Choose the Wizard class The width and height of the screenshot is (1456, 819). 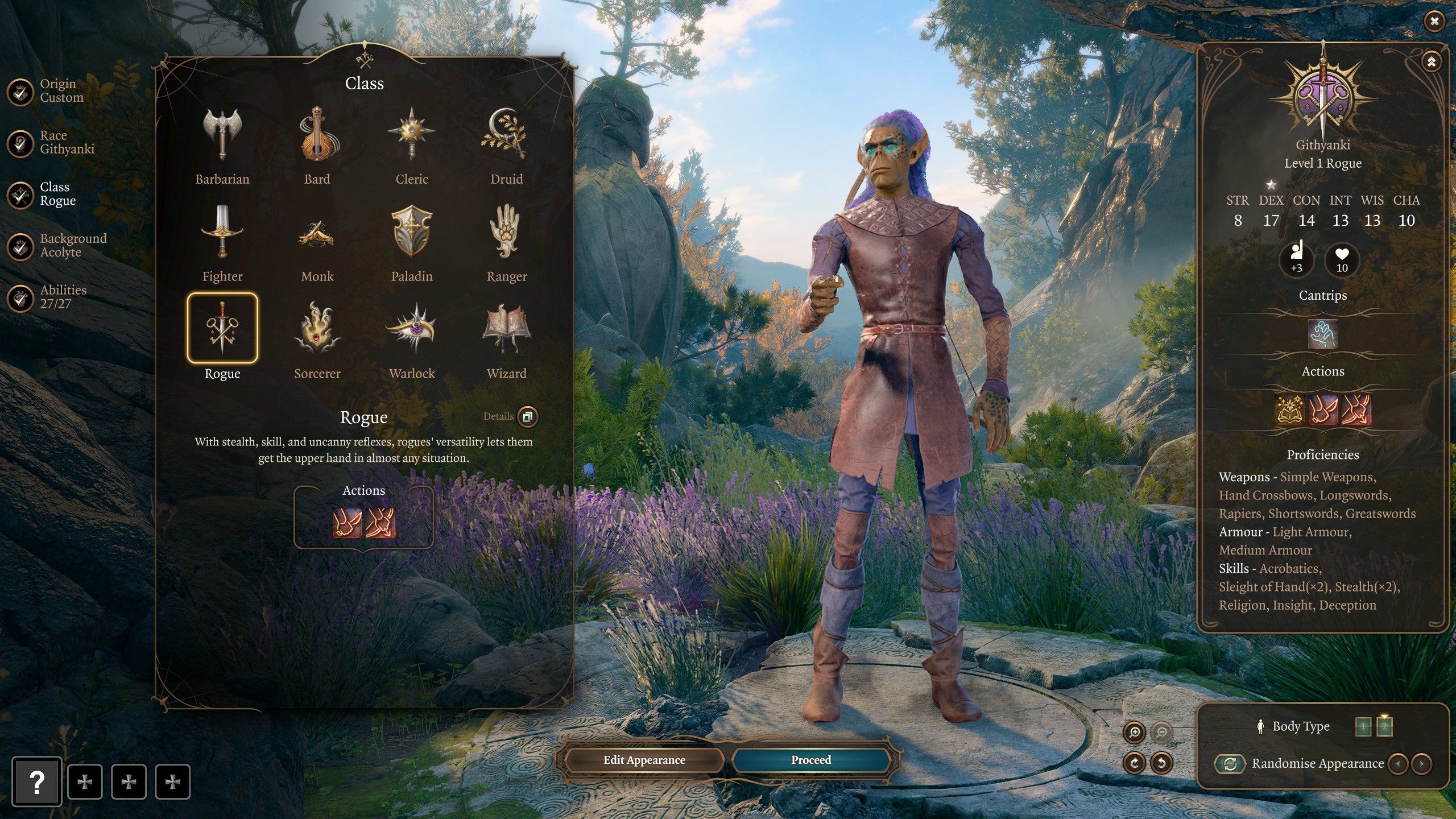506,329
